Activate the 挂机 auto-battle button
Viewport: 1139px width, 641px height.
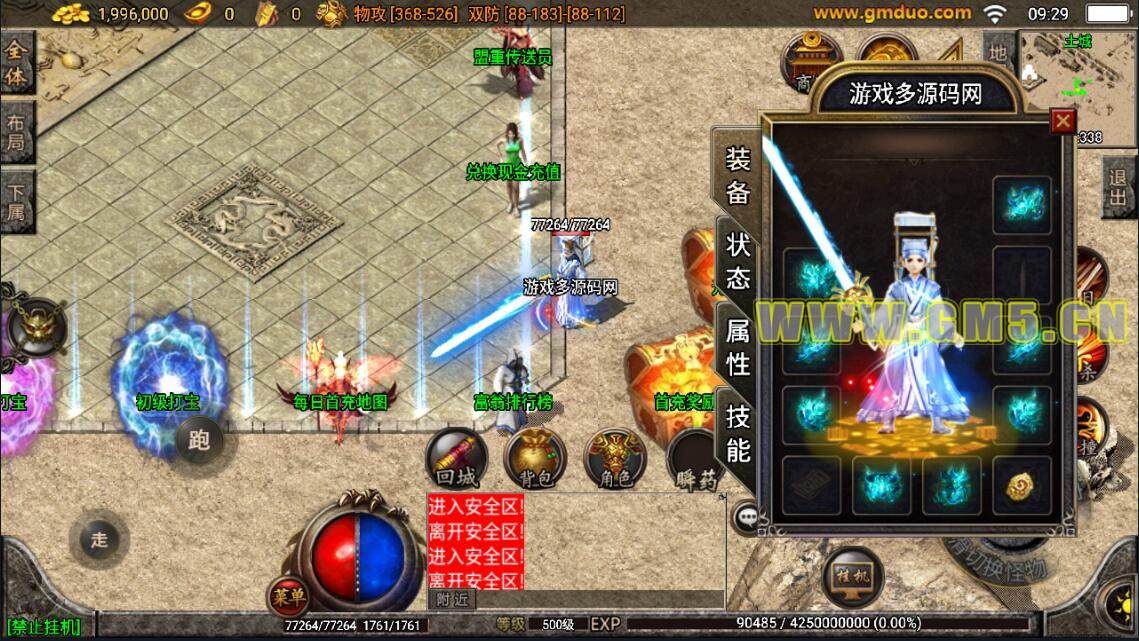pyautogui.click(x=852, y=577)
